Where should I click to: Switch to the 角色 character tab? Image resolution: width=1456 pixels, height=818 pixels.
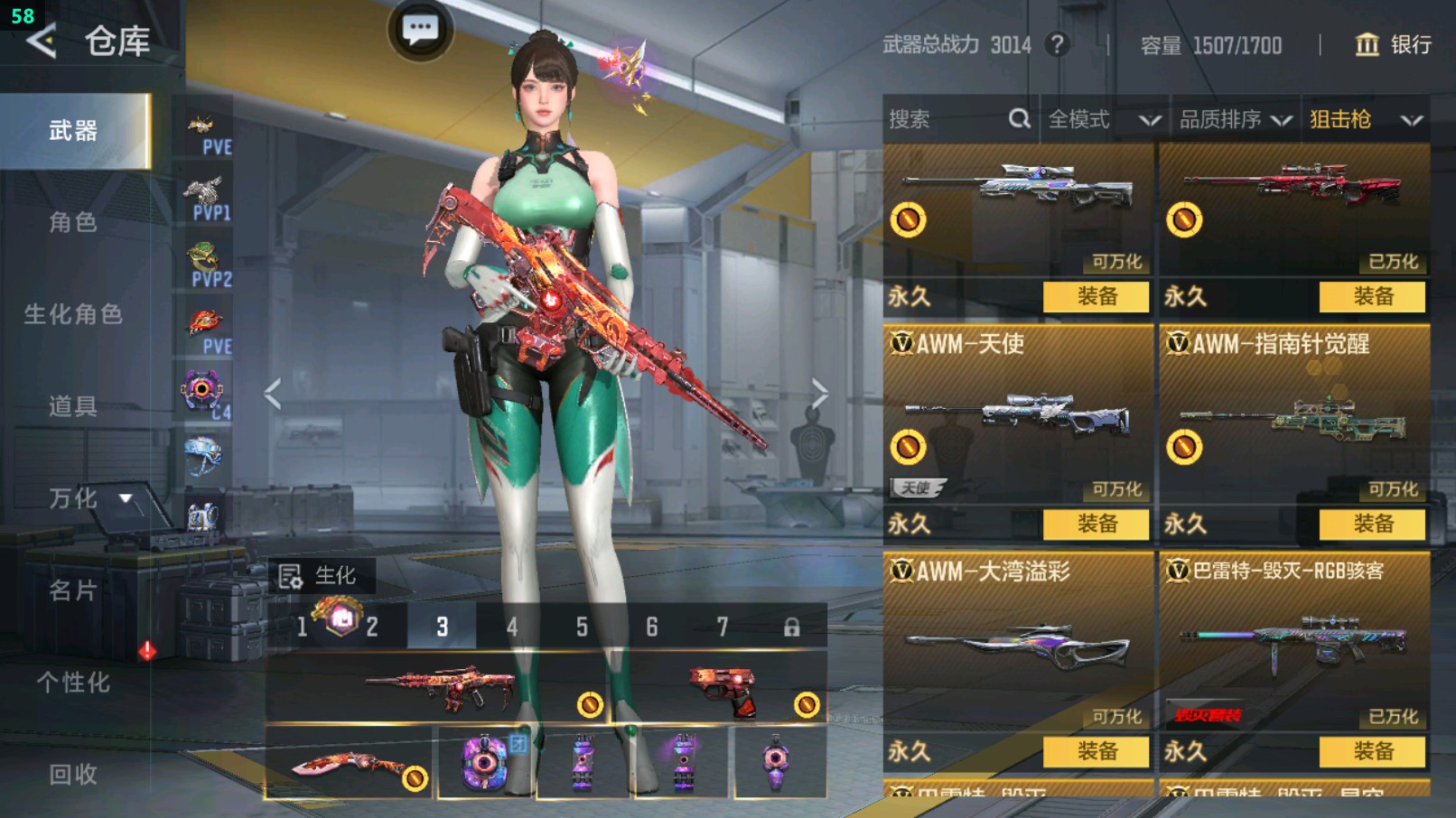73,222
